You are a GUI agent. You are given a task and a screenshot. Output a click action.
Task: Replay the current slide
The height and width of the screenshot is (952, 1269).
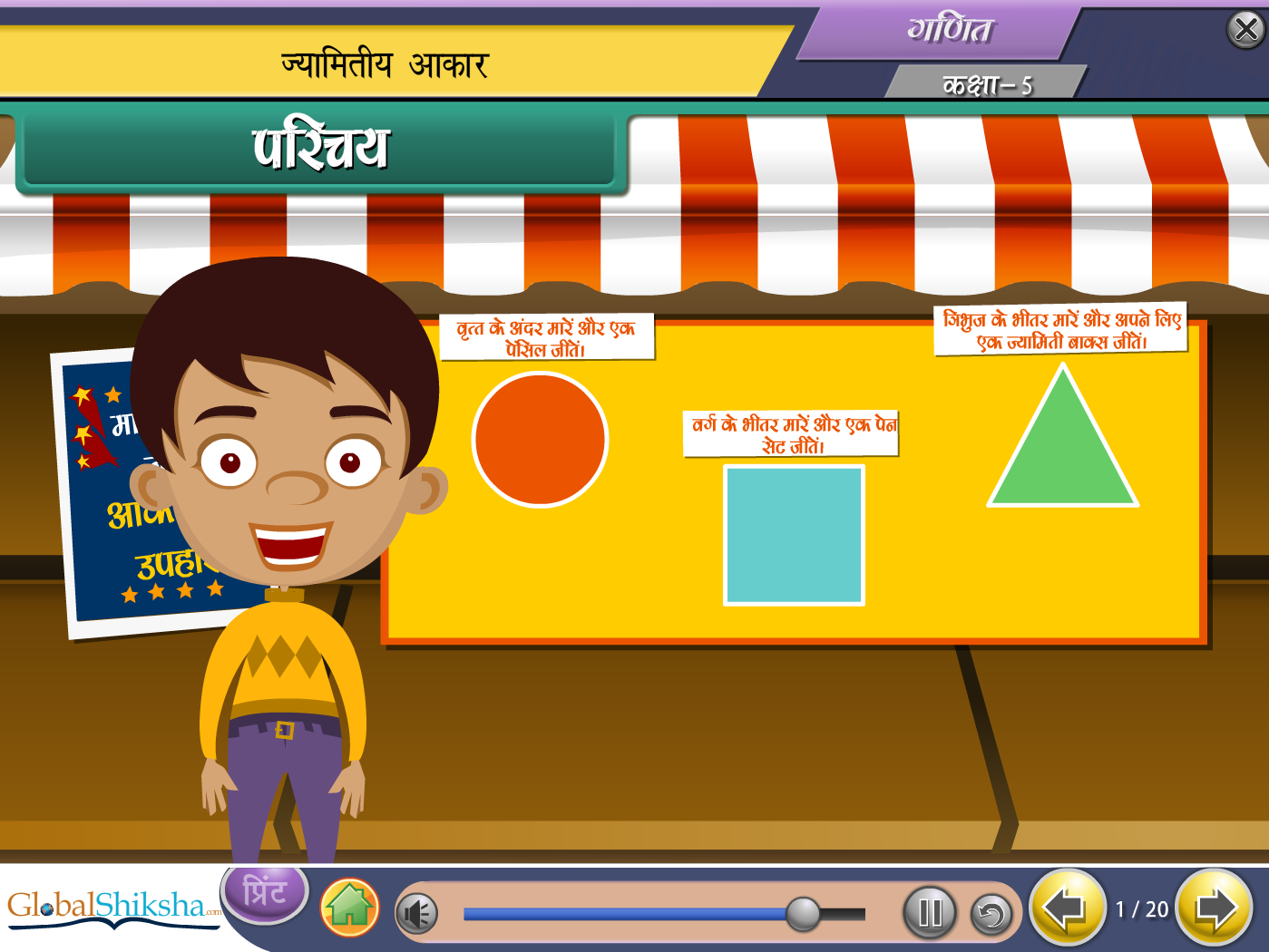pyautogui.click(x=991, y=914)
